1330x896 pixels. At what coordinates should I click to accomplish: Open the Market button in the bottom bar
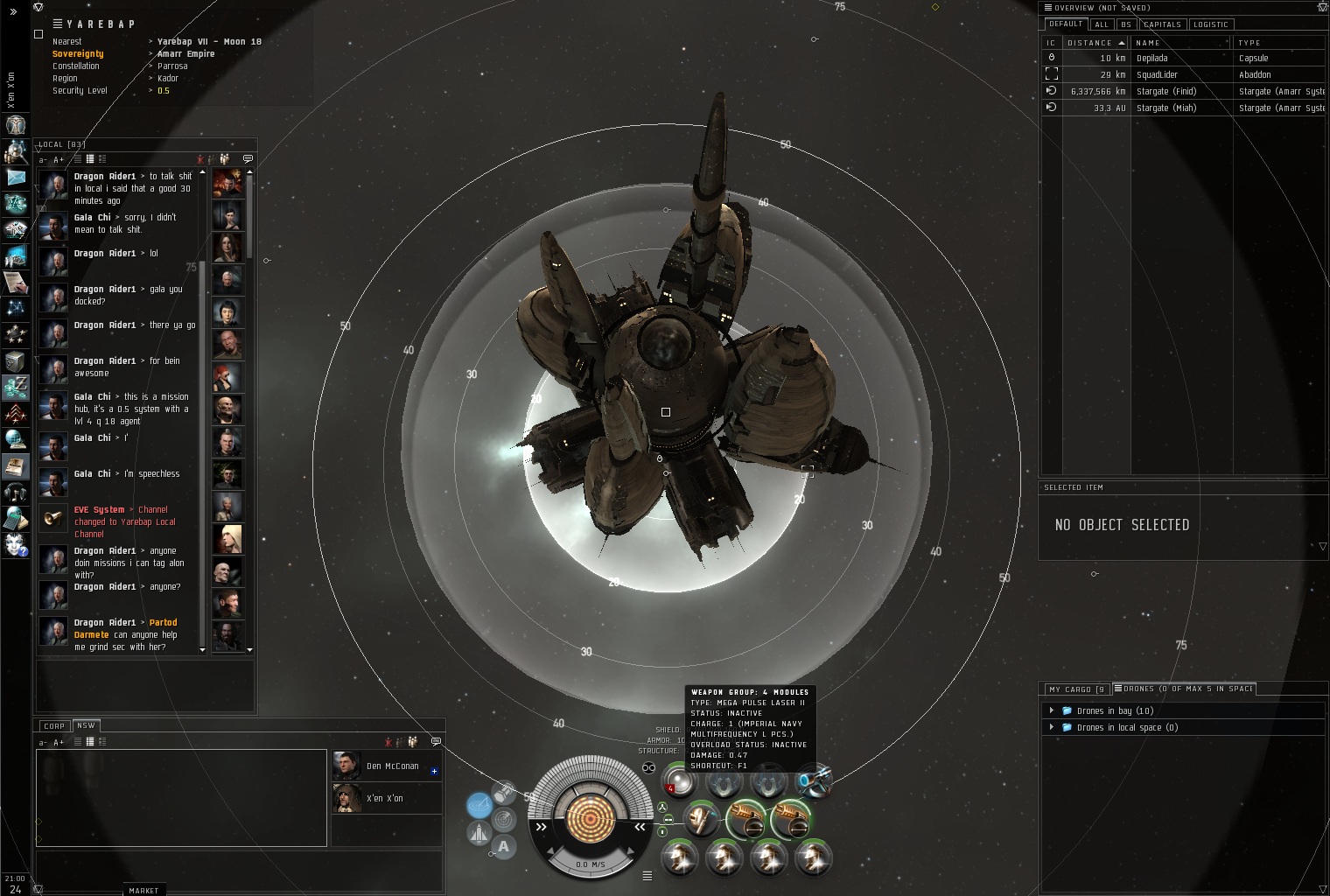coord(143,890)
